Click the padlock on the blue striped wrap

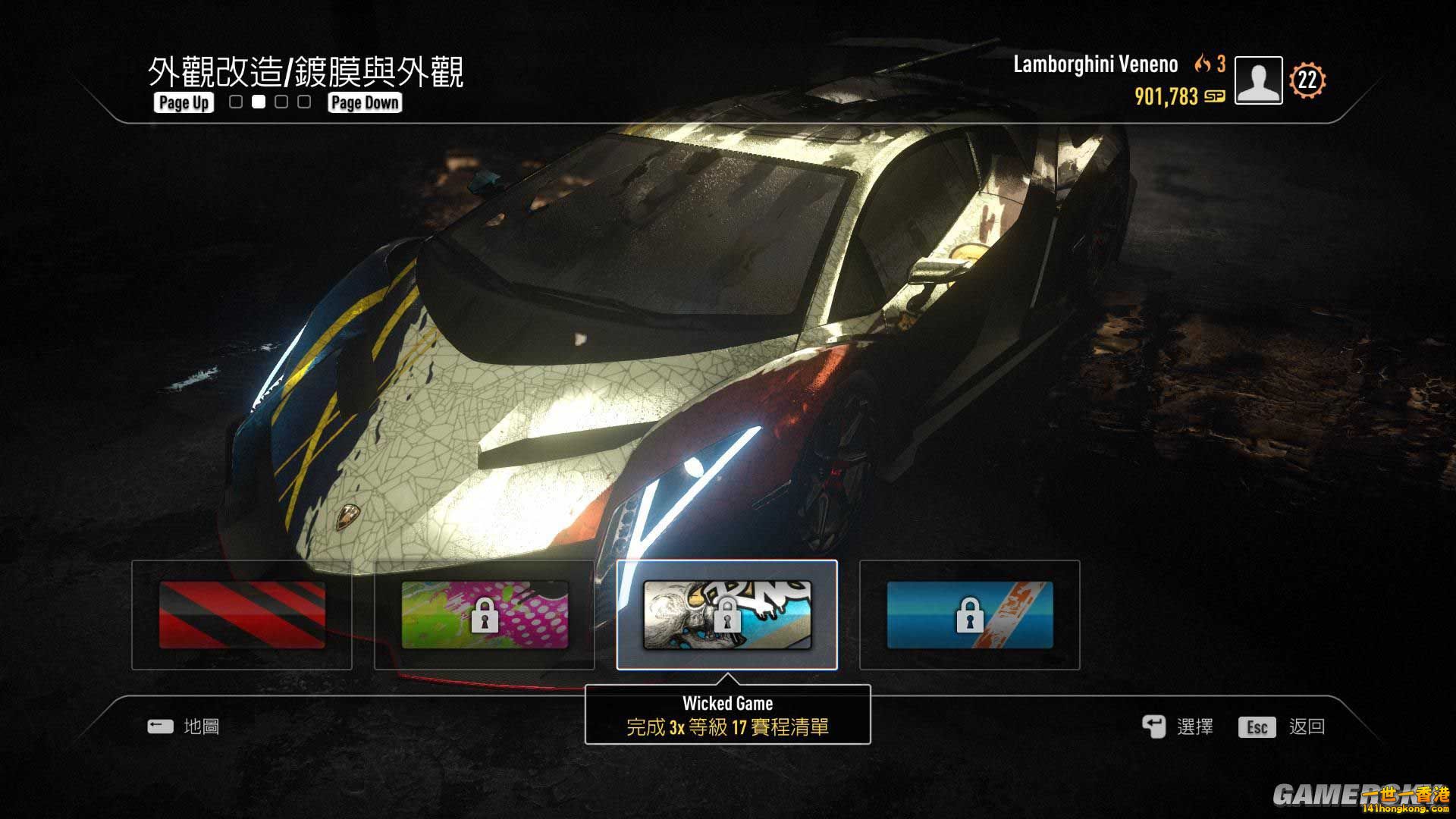[x=971, y=614]
